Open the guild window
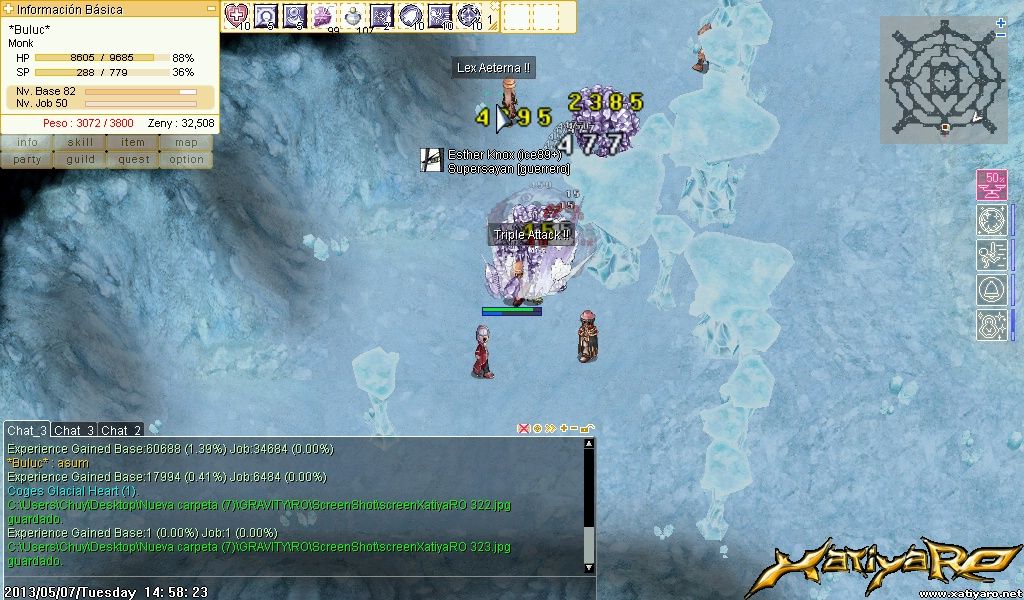The height and width of the screenshot is (600, 1024). click(80, 159)
